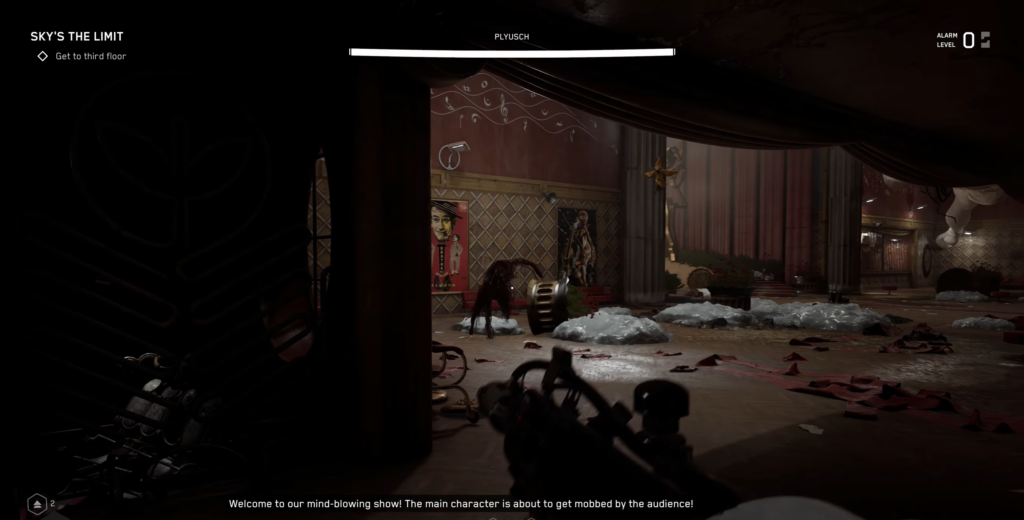Select the hexagonal consumable icon
Image resolution: width=1024 pixels, height=520 pixels.
tap(37, 504)
